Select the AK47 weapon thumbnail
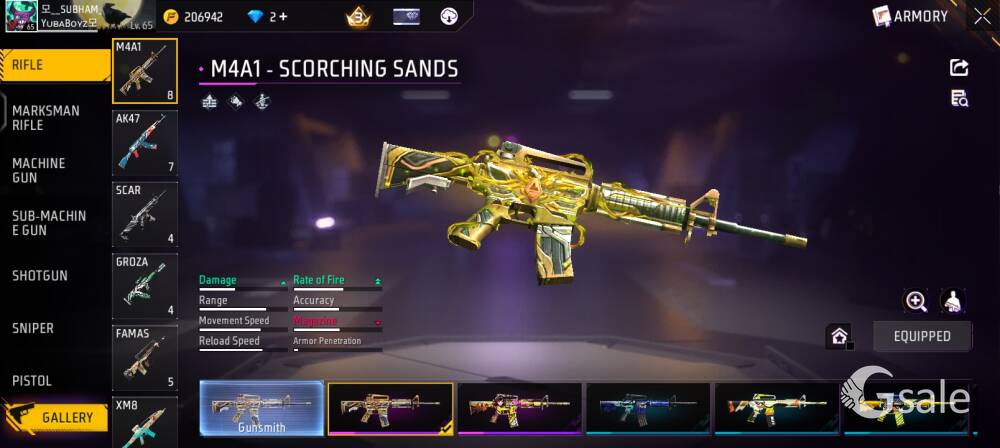Viewport: 1000px width, 448px height. coord(145,143)
